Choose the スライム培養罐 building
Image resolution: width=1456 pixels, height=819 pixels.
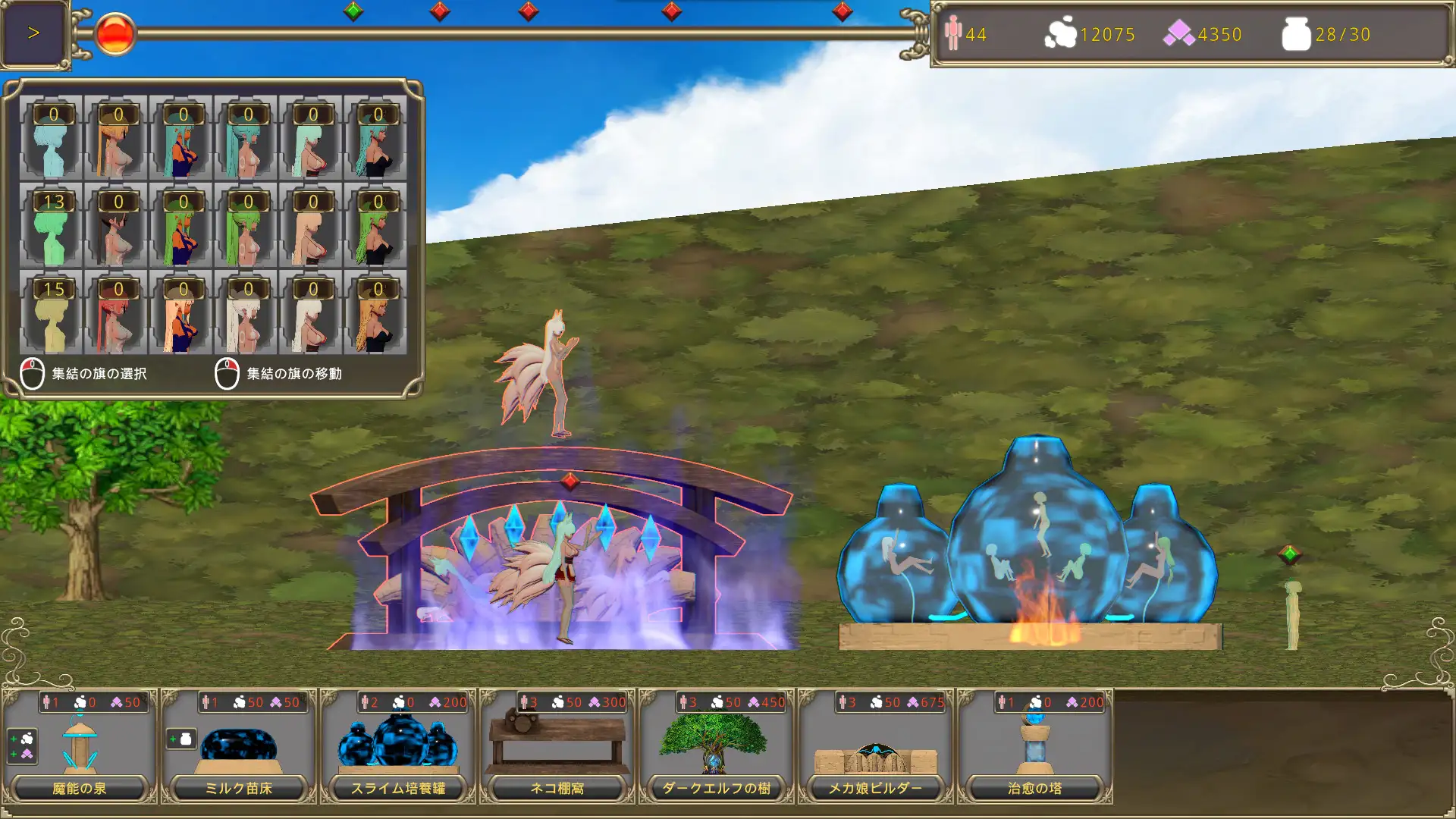pyautogui.click(x=398, y=747)
